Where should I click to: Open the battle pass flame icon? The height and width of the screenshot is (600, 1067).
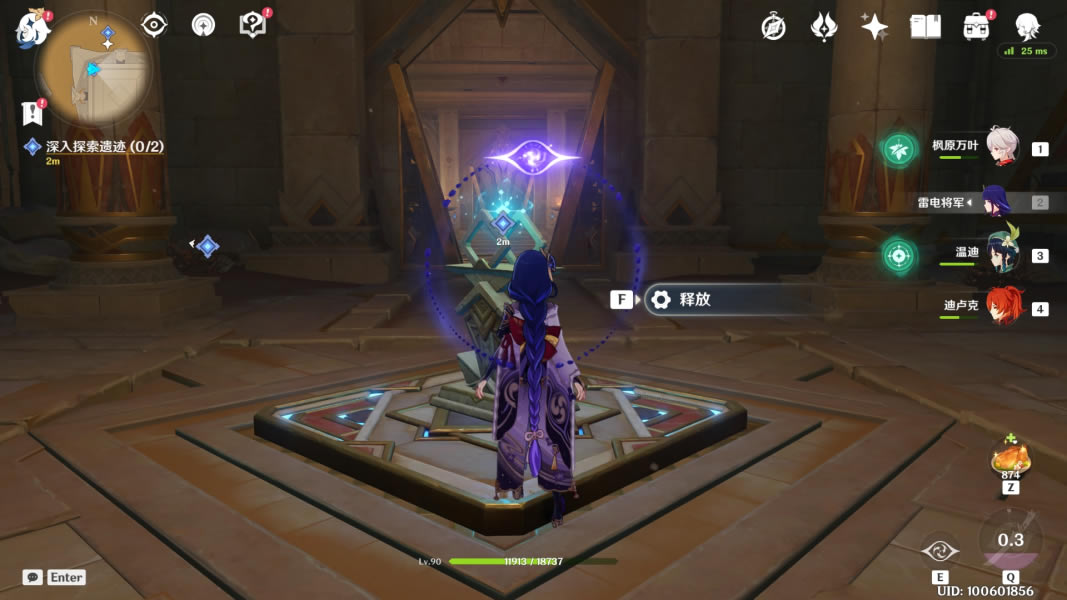(x=823, y=27)
